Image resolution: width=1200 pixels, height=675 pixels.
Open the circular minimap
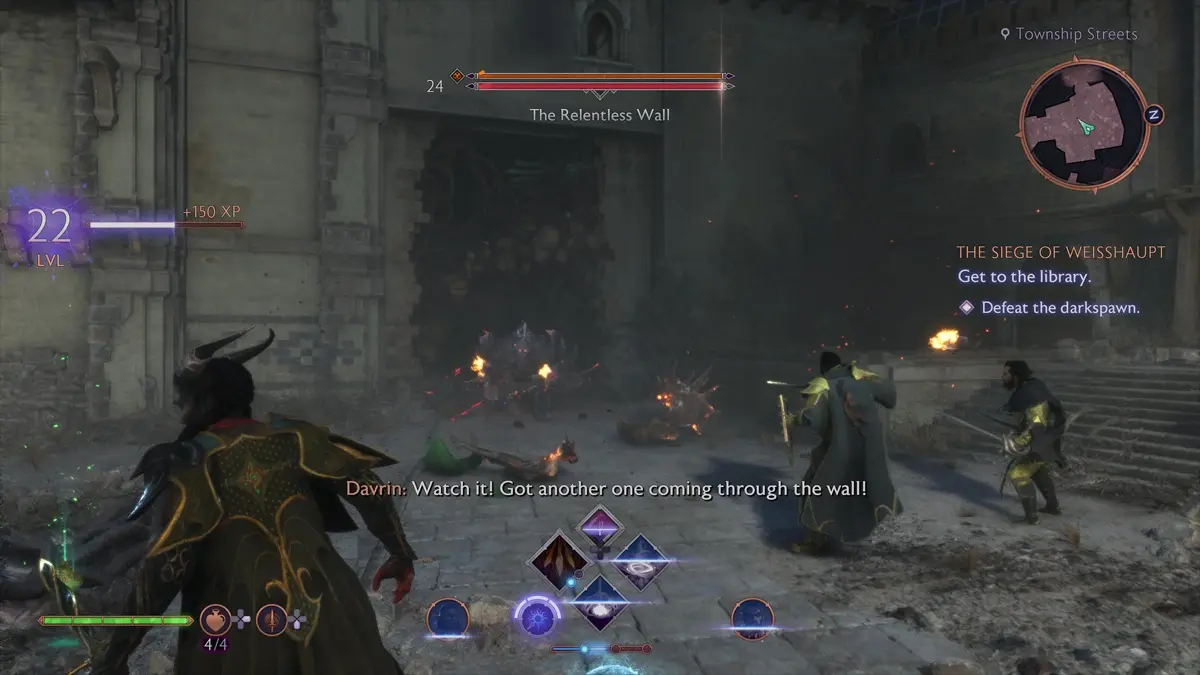pos(1084,123)
